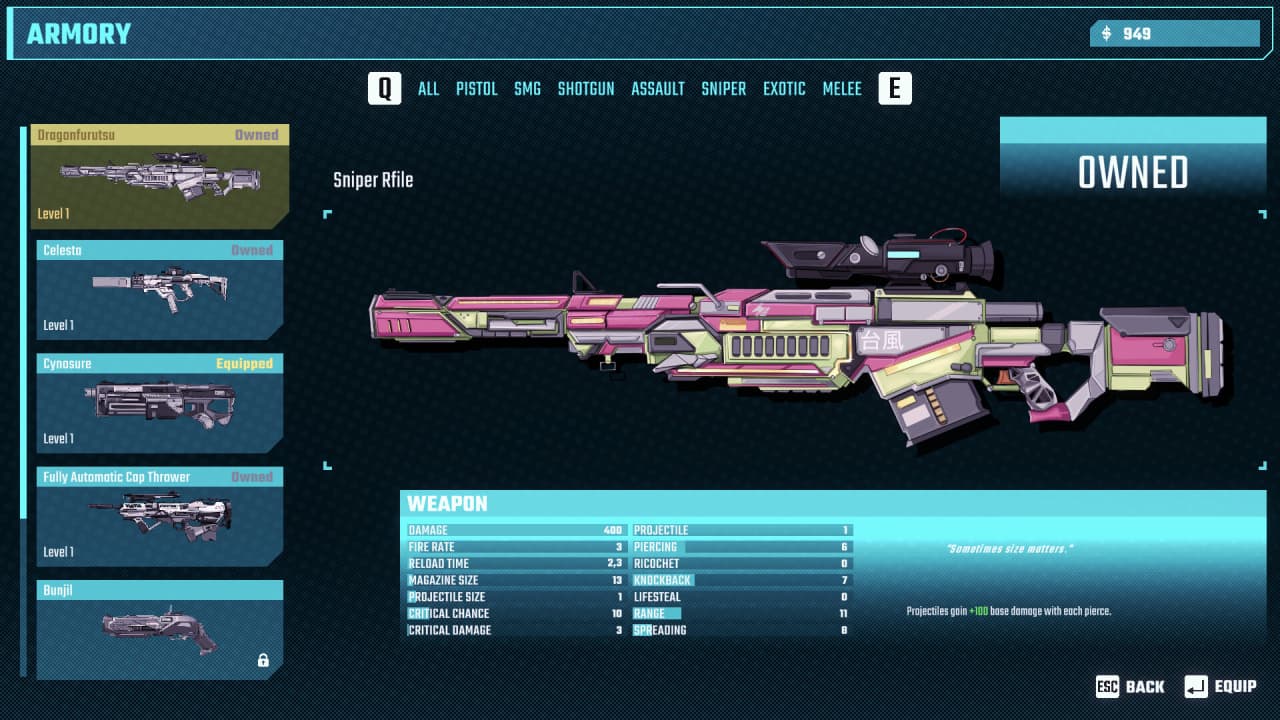
Task: Click the locked Bunjil weapon entry
Action: pos(160,629)
